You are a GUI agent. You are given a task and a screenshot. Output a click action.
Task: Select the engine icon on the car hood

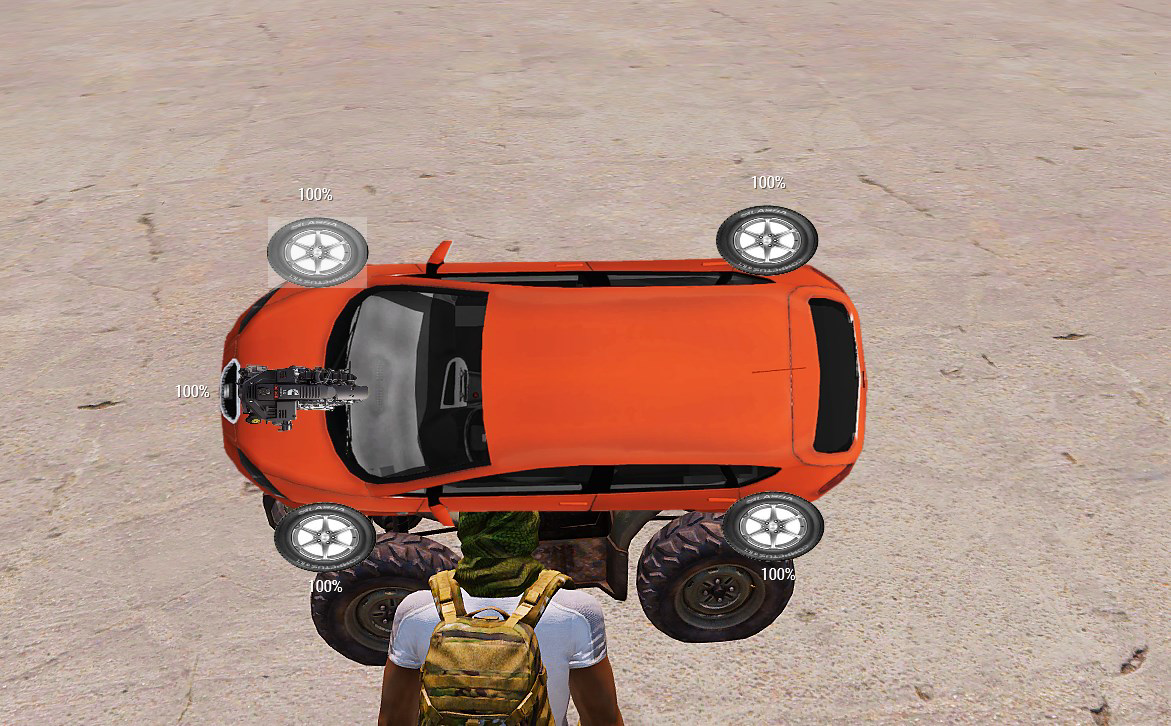(293, 394)
